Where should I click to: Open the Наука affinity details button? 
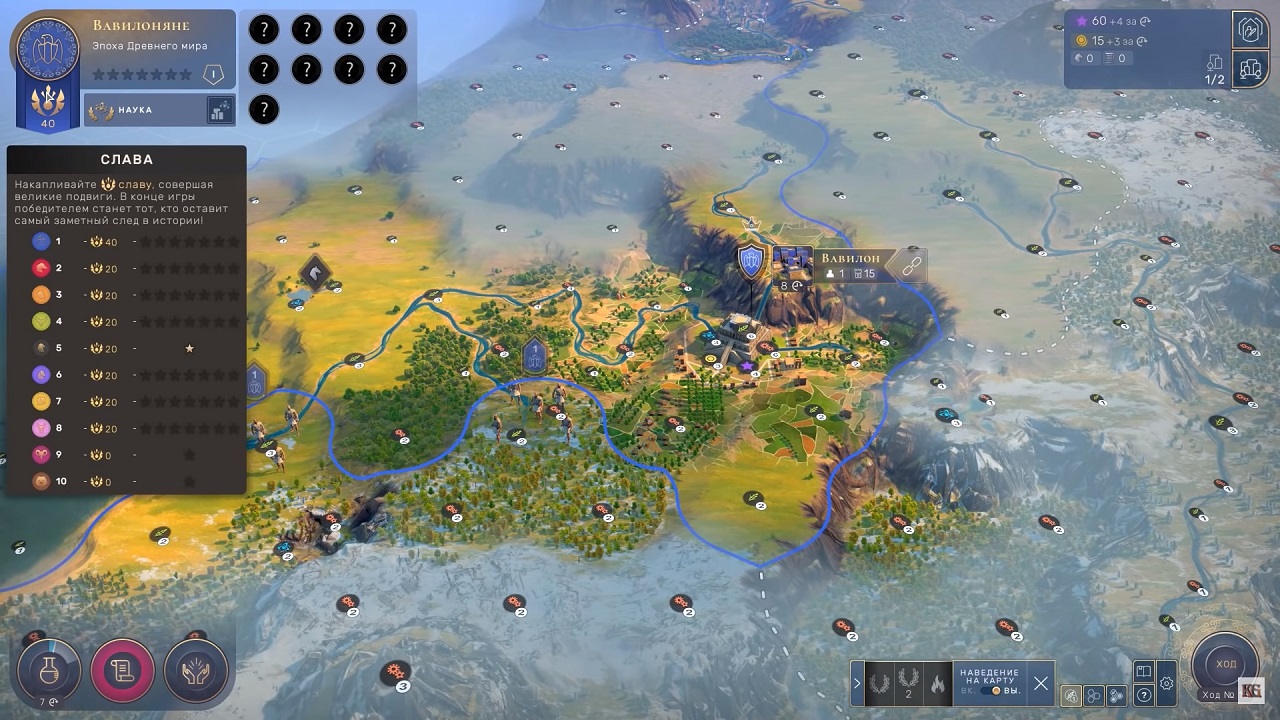(x=220, y=110)
